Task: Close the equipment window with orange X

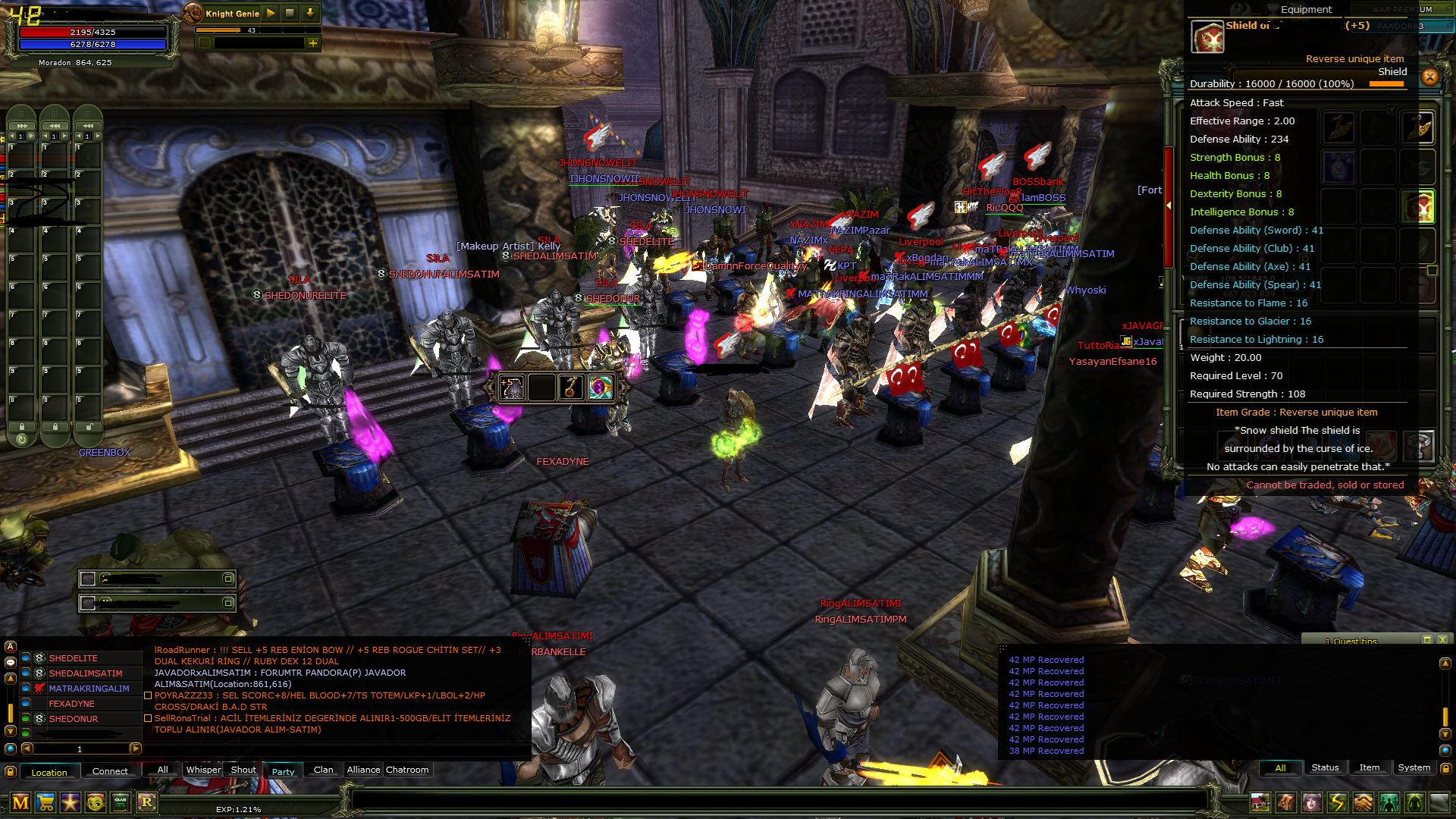Action: (1429, 77)
